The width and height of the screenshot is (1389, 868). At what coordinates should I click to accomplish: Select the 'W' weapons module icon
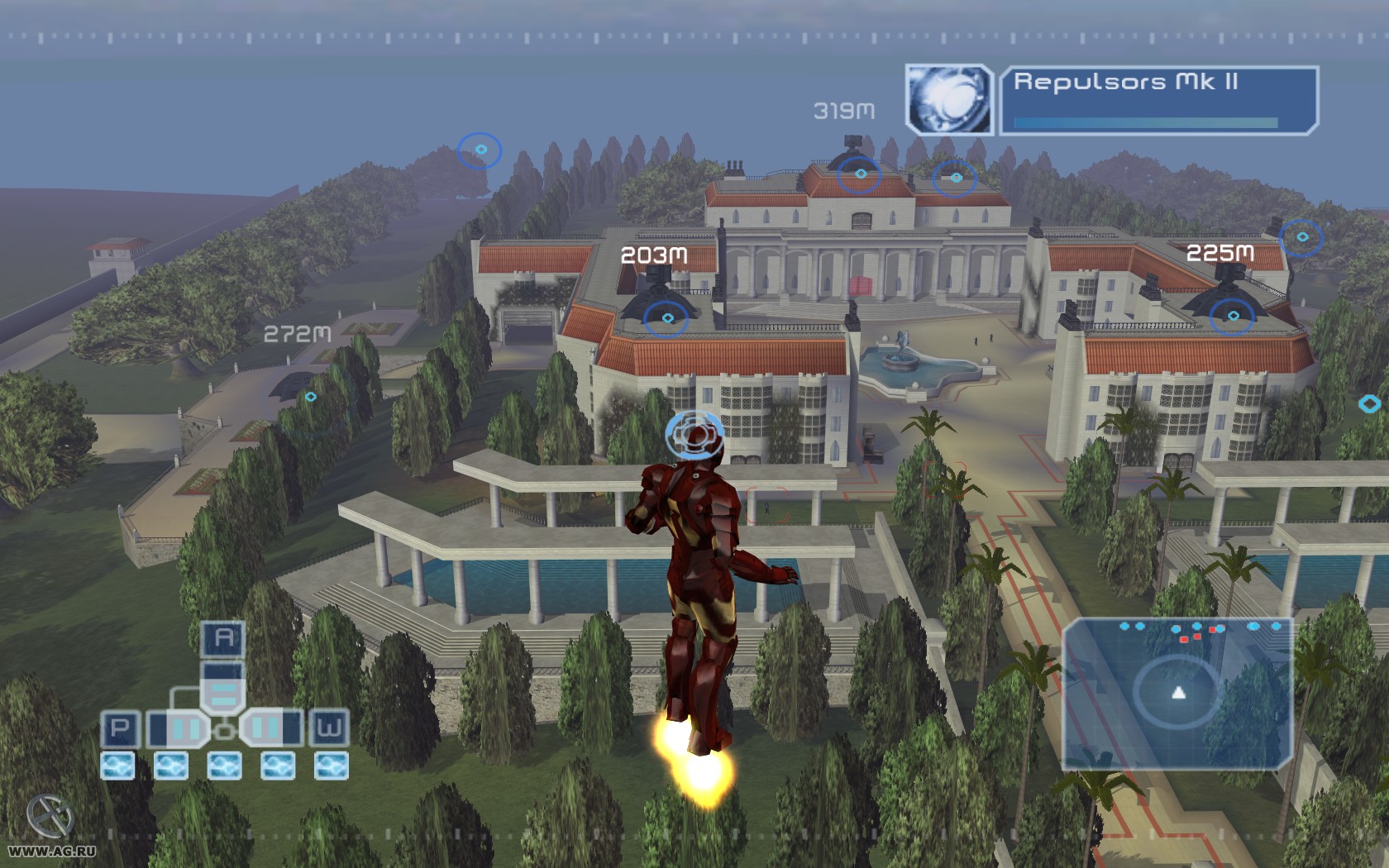(330, 730)
